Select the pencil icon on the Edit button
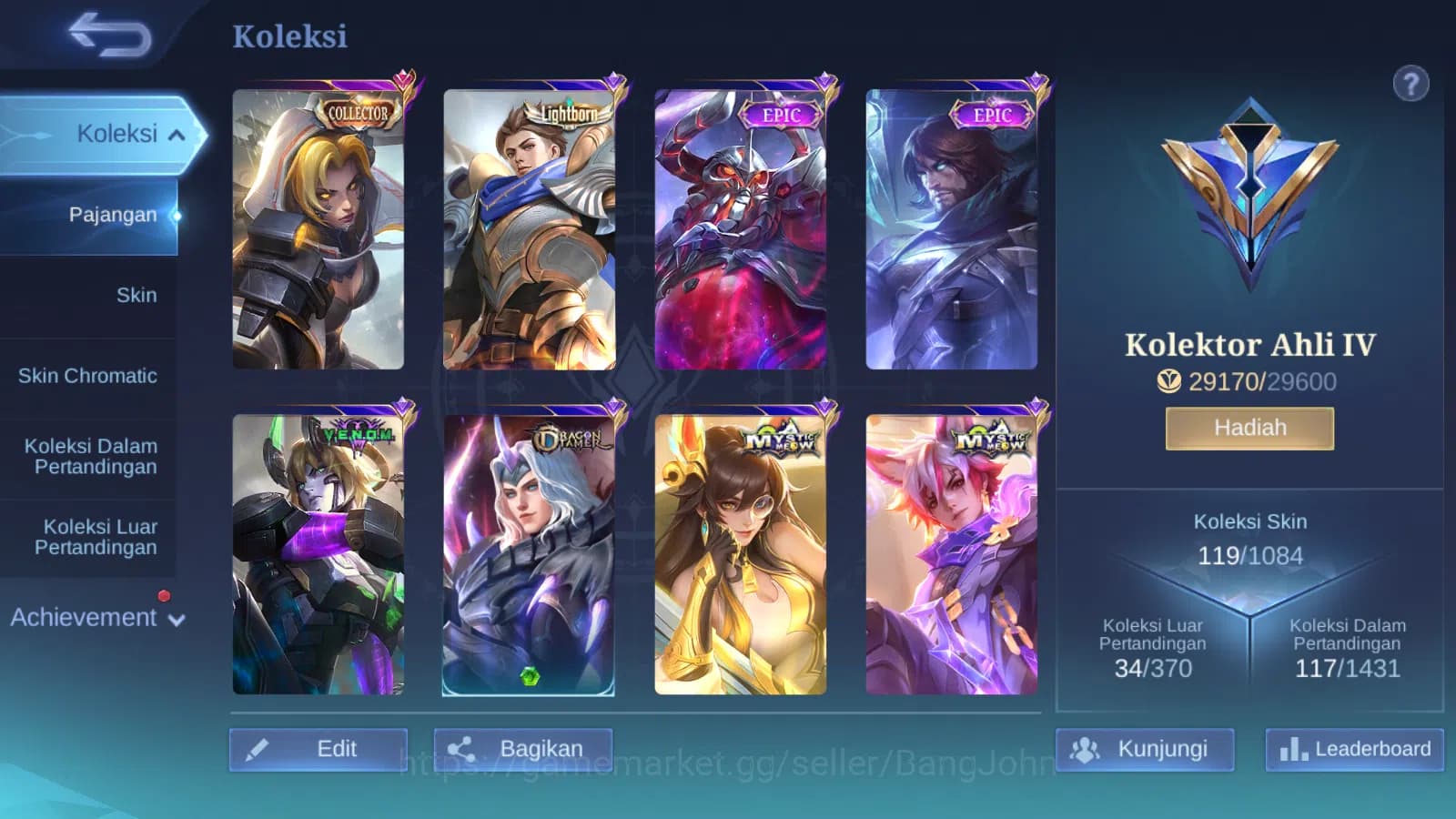This screenshot has height=819, width=1456. (261, 748)
